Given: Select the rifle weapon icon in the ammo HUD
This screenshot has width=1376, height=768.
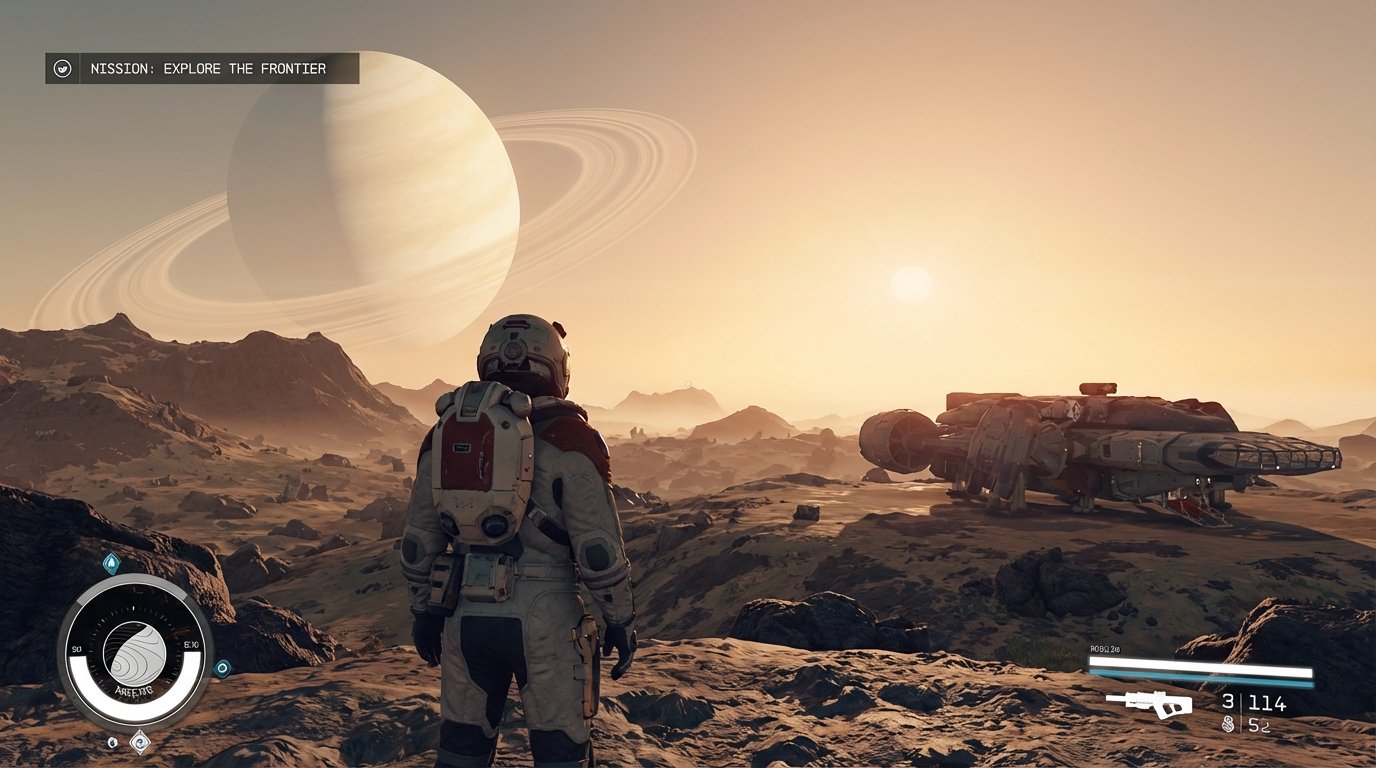Looking at the screenshot, I should point(1151,704).
